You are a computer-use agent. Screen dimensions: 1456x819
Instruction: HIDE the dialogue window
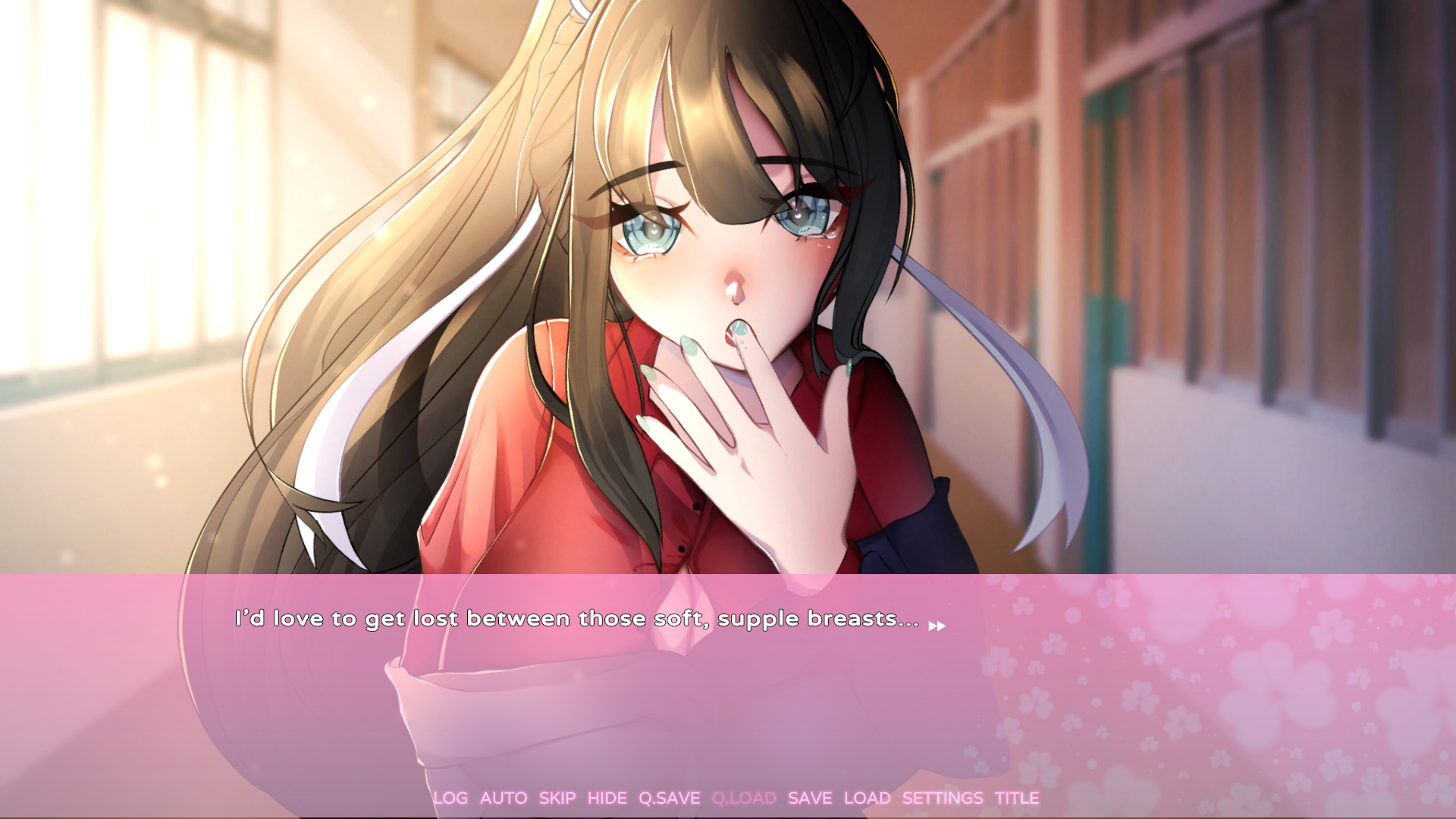607,798
